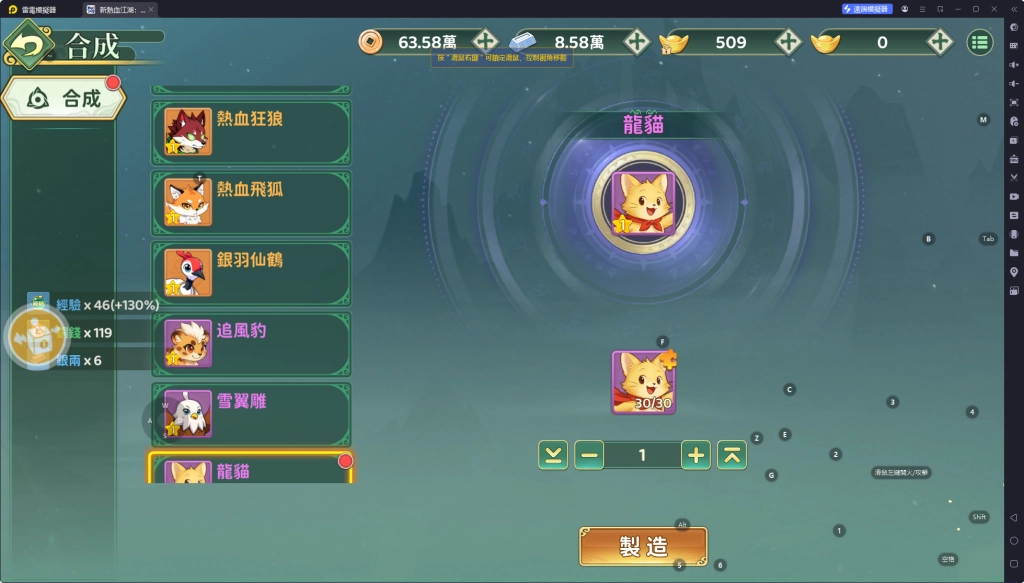This screenshot has height=583, width=1024.
Task: Increase craft quantity with the plus stepper
Action: (696, 455)
